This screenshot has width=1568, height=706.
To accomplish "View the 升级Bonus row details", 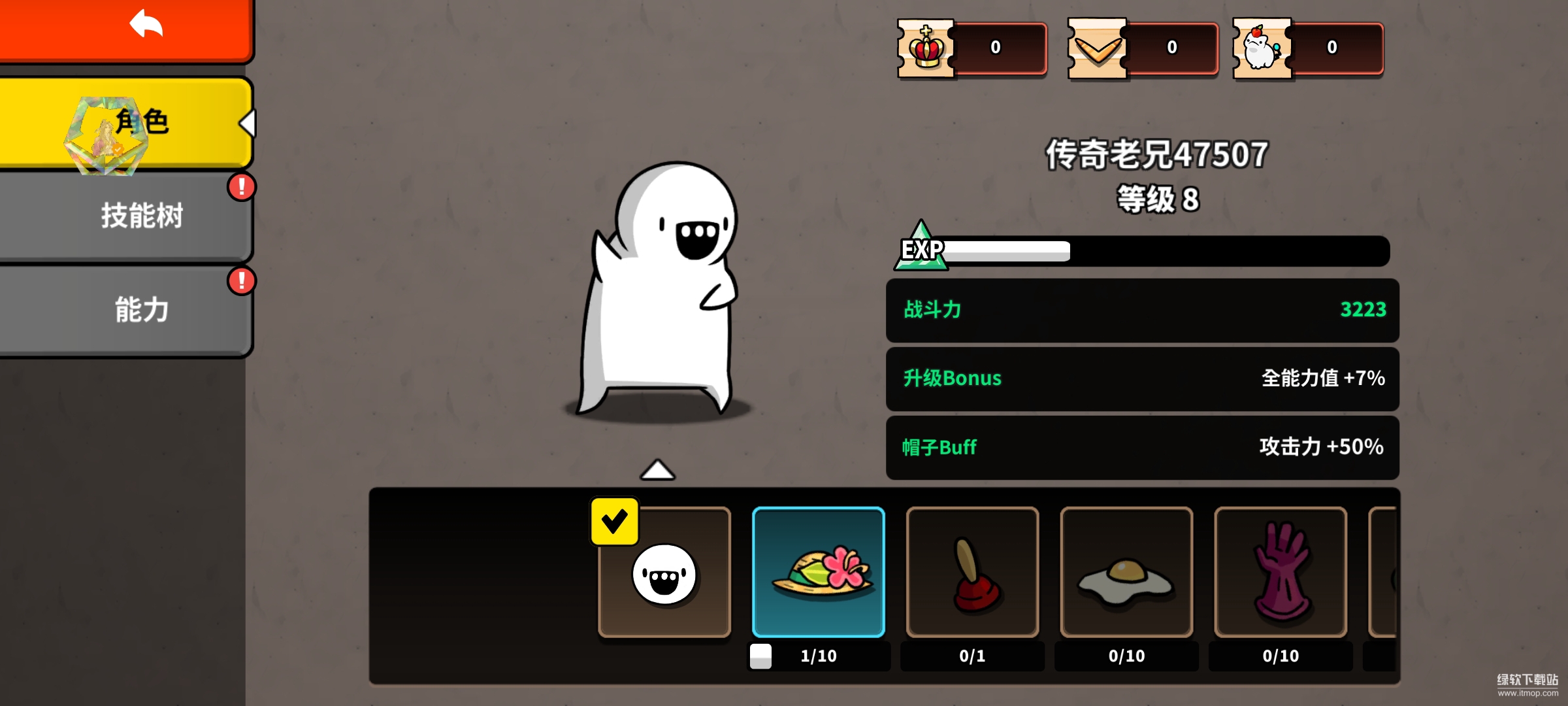I will (1142, 378).
